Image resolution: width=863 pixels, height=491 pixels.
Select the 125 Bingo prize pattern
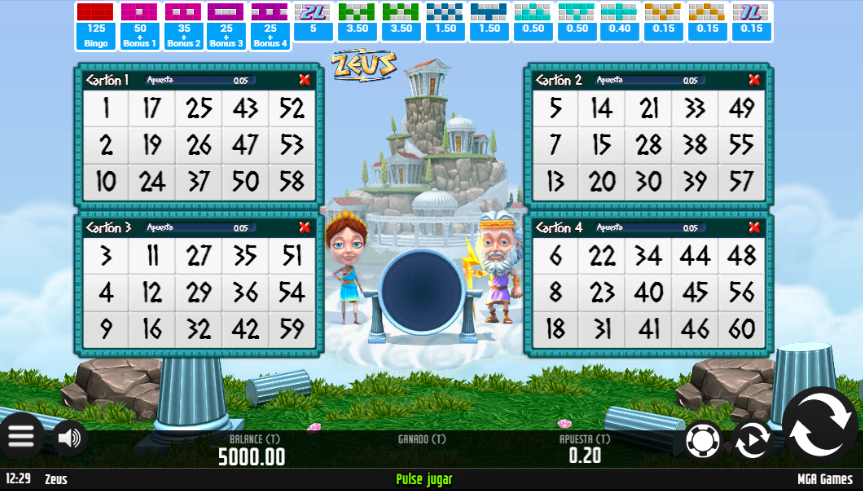(x=96, y=26)
